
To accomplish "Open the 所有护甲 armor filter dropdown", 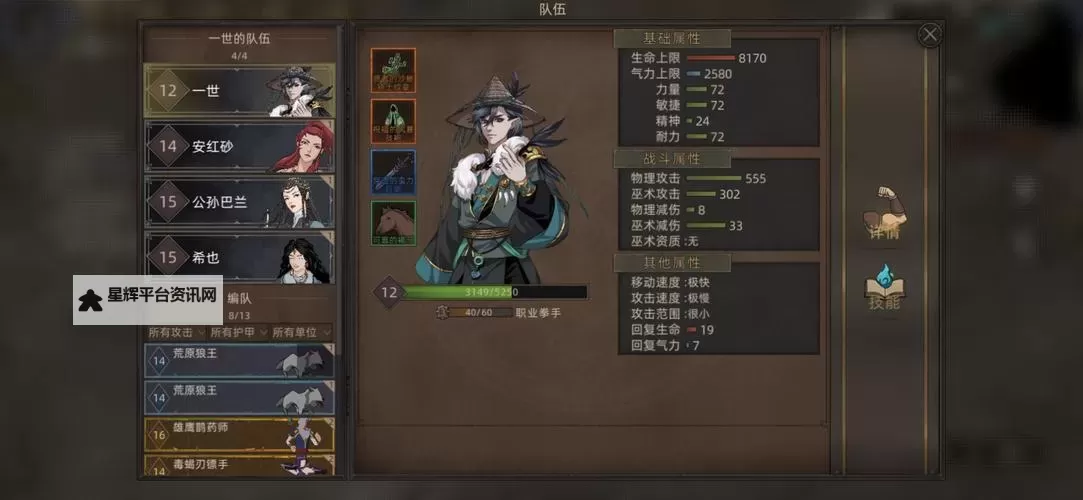I will 237,332.
